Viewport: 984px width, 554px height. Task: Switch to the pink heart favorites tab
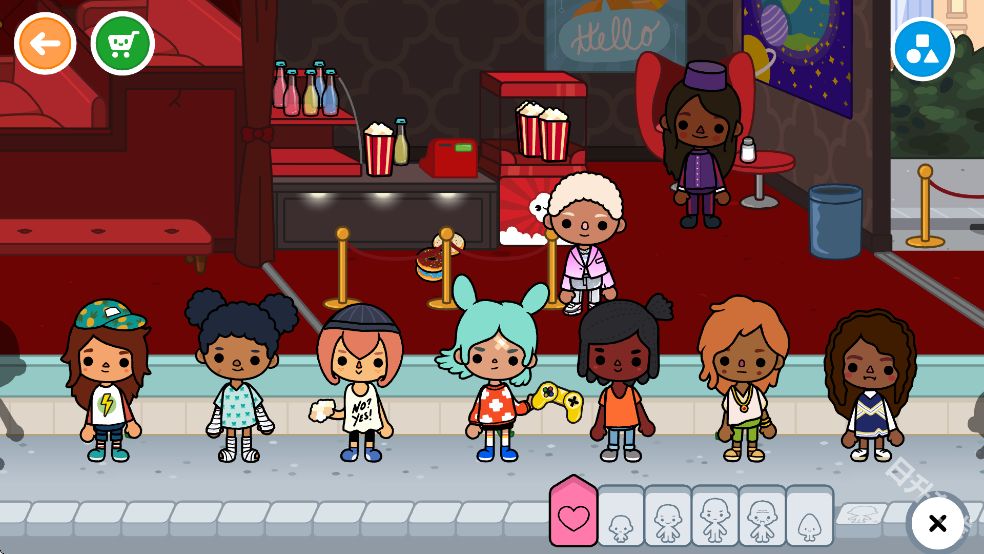573,516
